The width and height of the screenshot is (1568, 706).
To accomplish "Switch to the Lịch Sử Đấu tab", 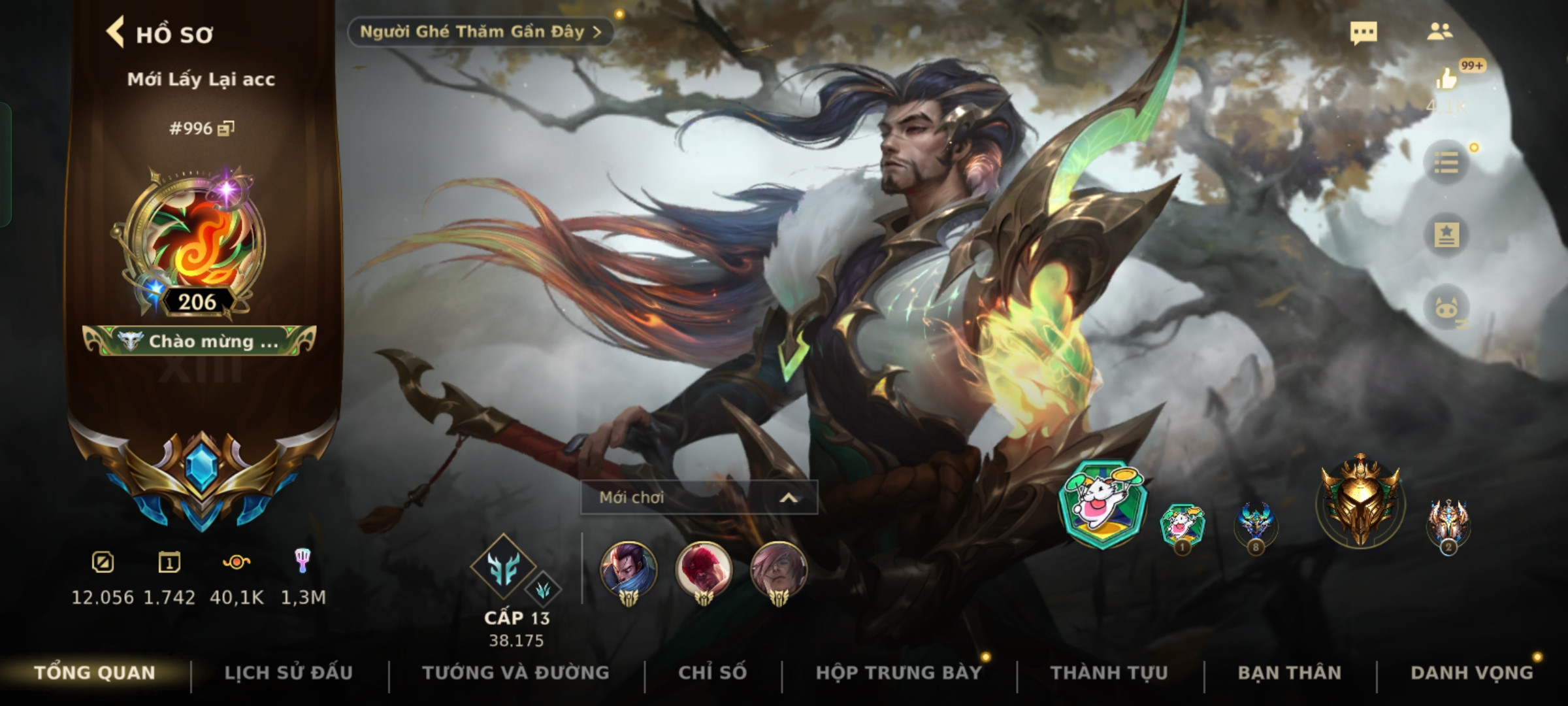I will pyautogui.click(x=288, y=673).
